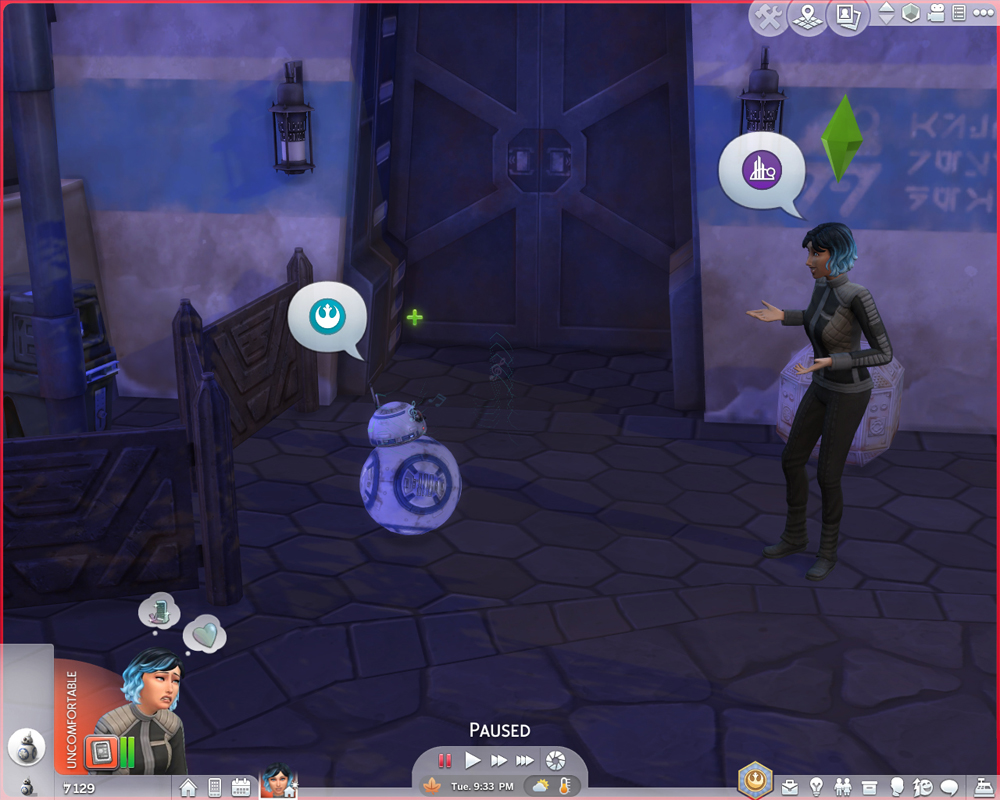Resume game at normal play speed

click(473, 761)
